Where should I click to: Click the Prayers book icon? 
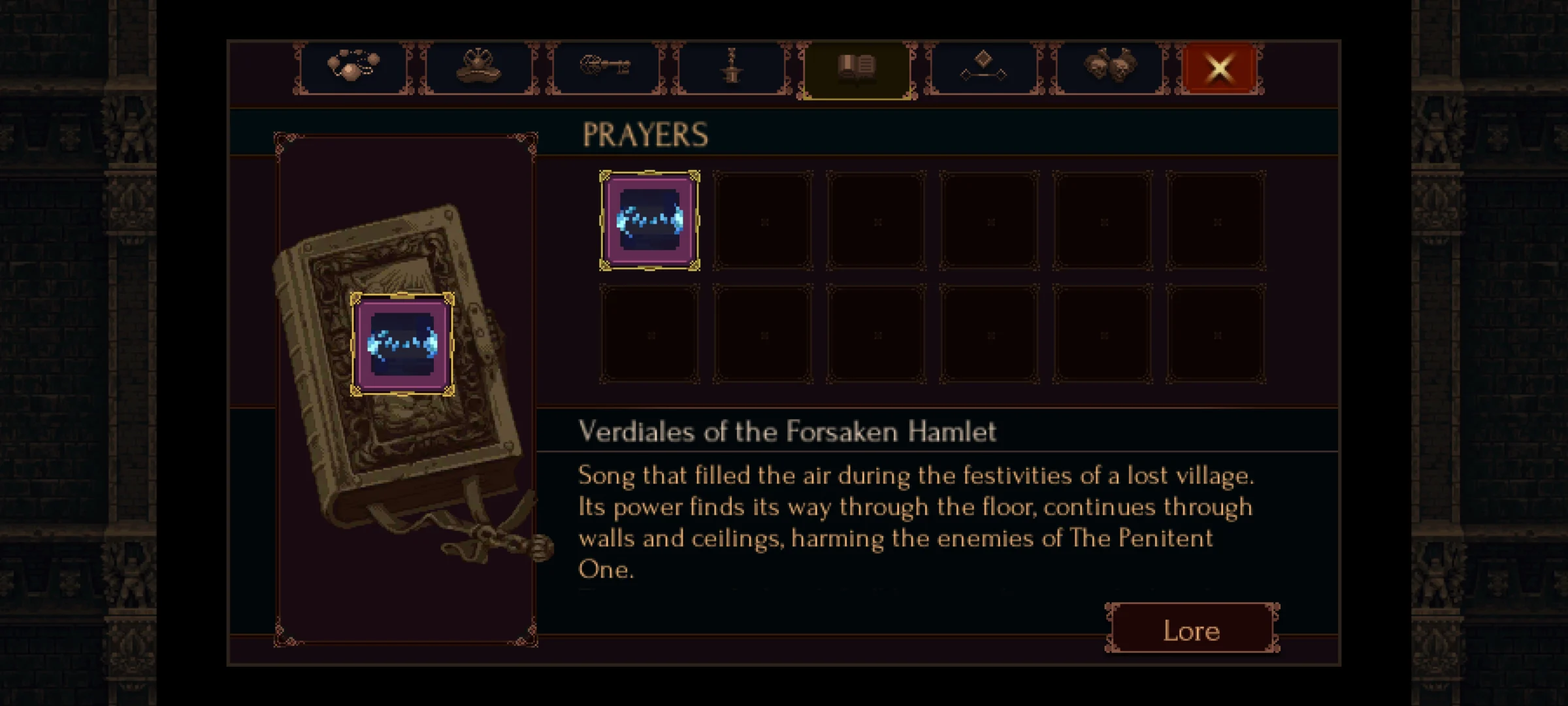[x=857, y=67]
